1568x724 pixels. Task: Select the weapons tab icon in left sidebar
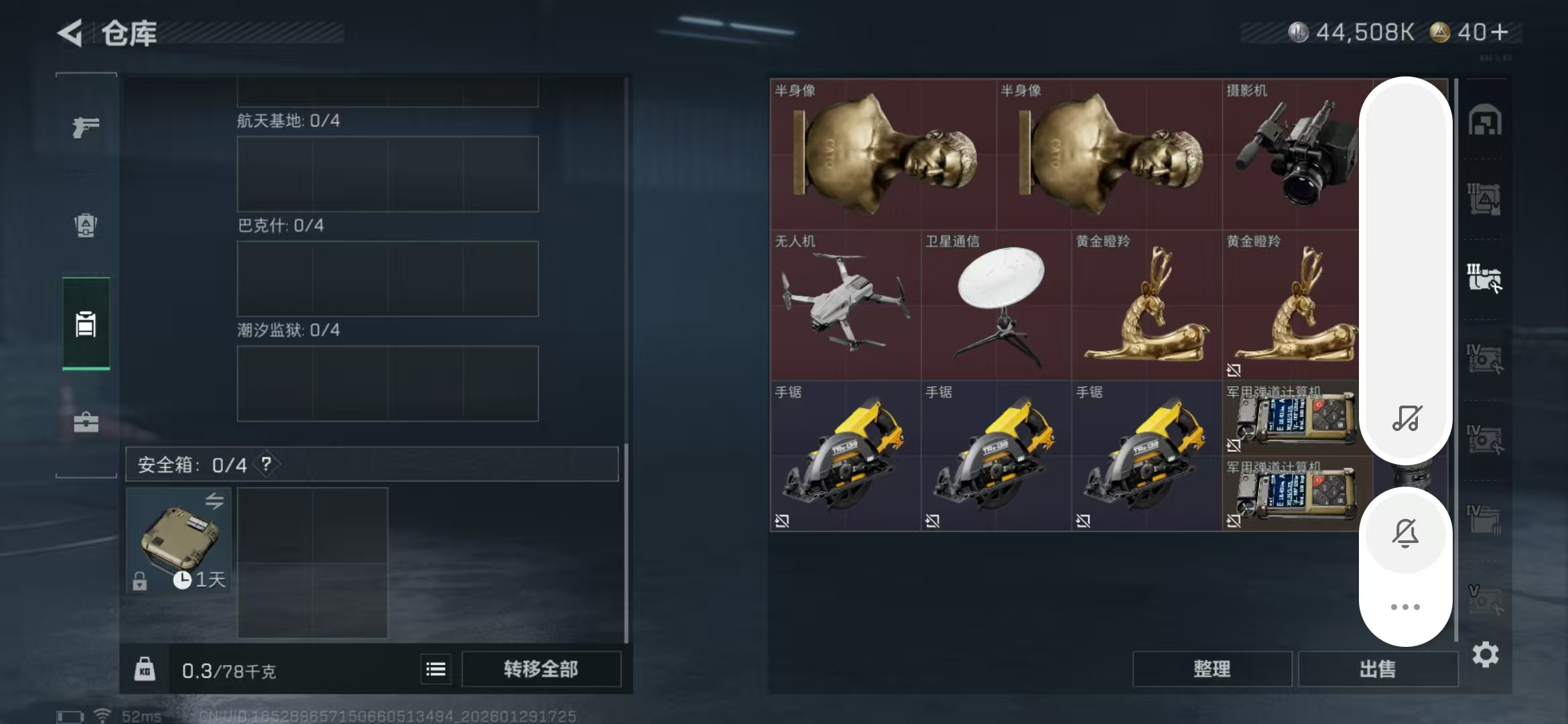point(86,126)
